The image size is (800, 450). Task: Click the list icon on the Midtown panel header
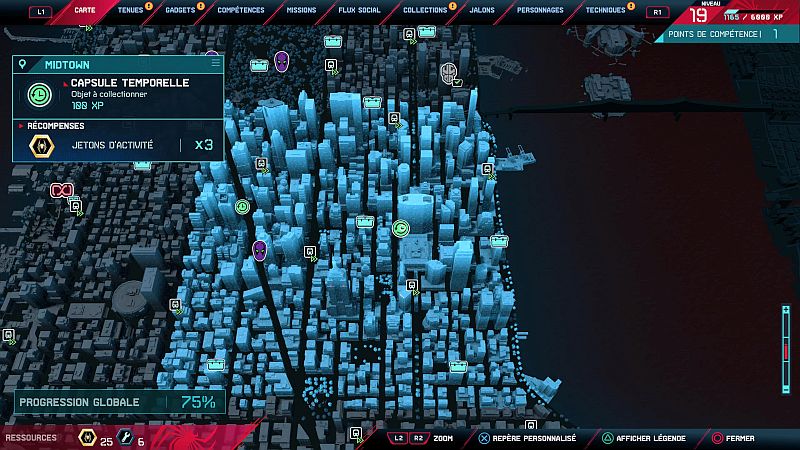click(x=215, y=63)
